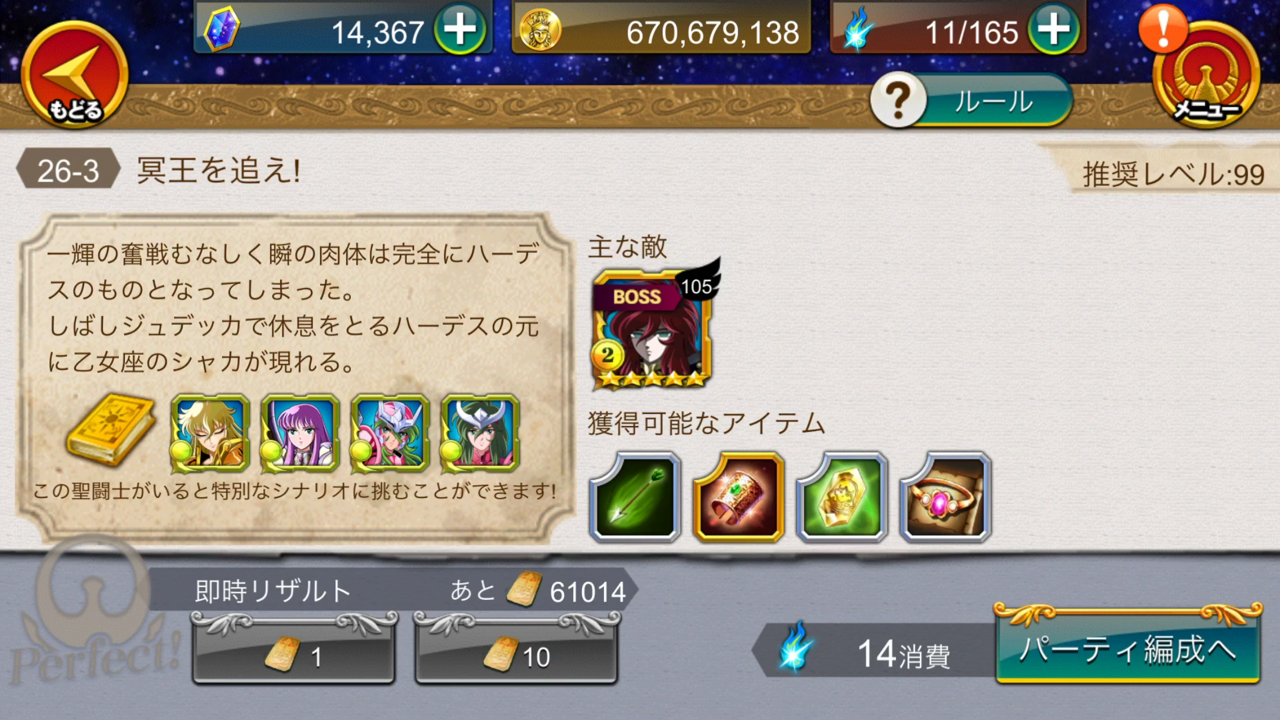Screen dimensions: 1280x720
Task: Select the 10-ticket instant result option
Action: coord(516,657)
